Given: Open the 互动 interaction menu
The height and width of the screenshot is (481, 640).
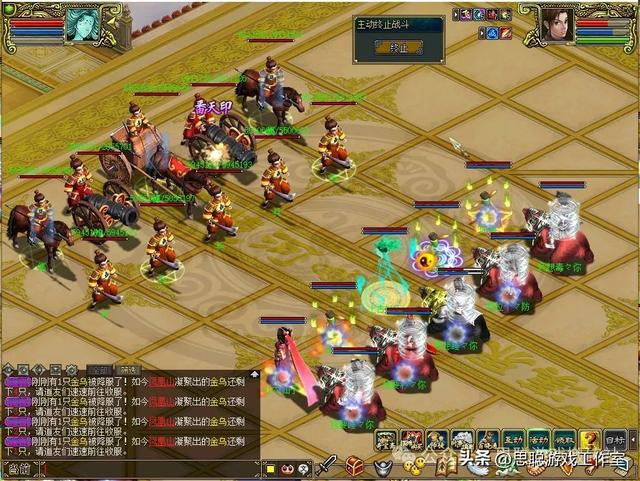Looking at the screenshot, I should point(514,439).
